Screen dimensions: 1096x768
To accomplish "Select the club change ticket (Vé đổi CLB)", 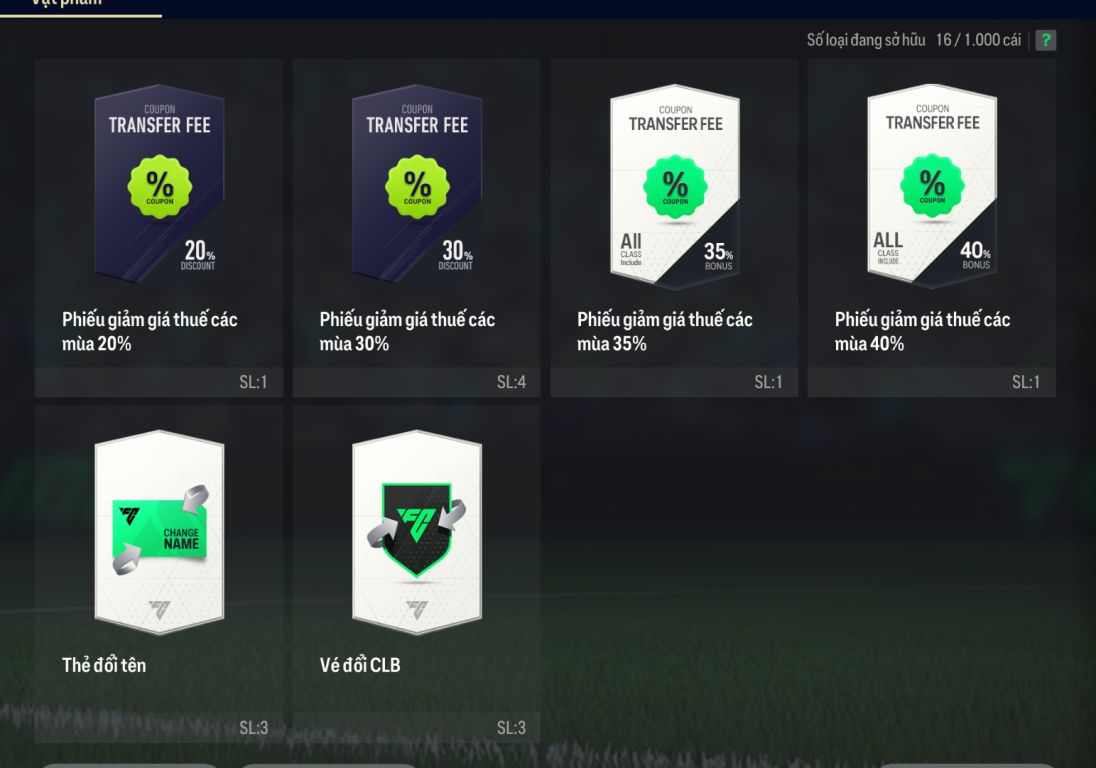I will [x=416, y=572].
